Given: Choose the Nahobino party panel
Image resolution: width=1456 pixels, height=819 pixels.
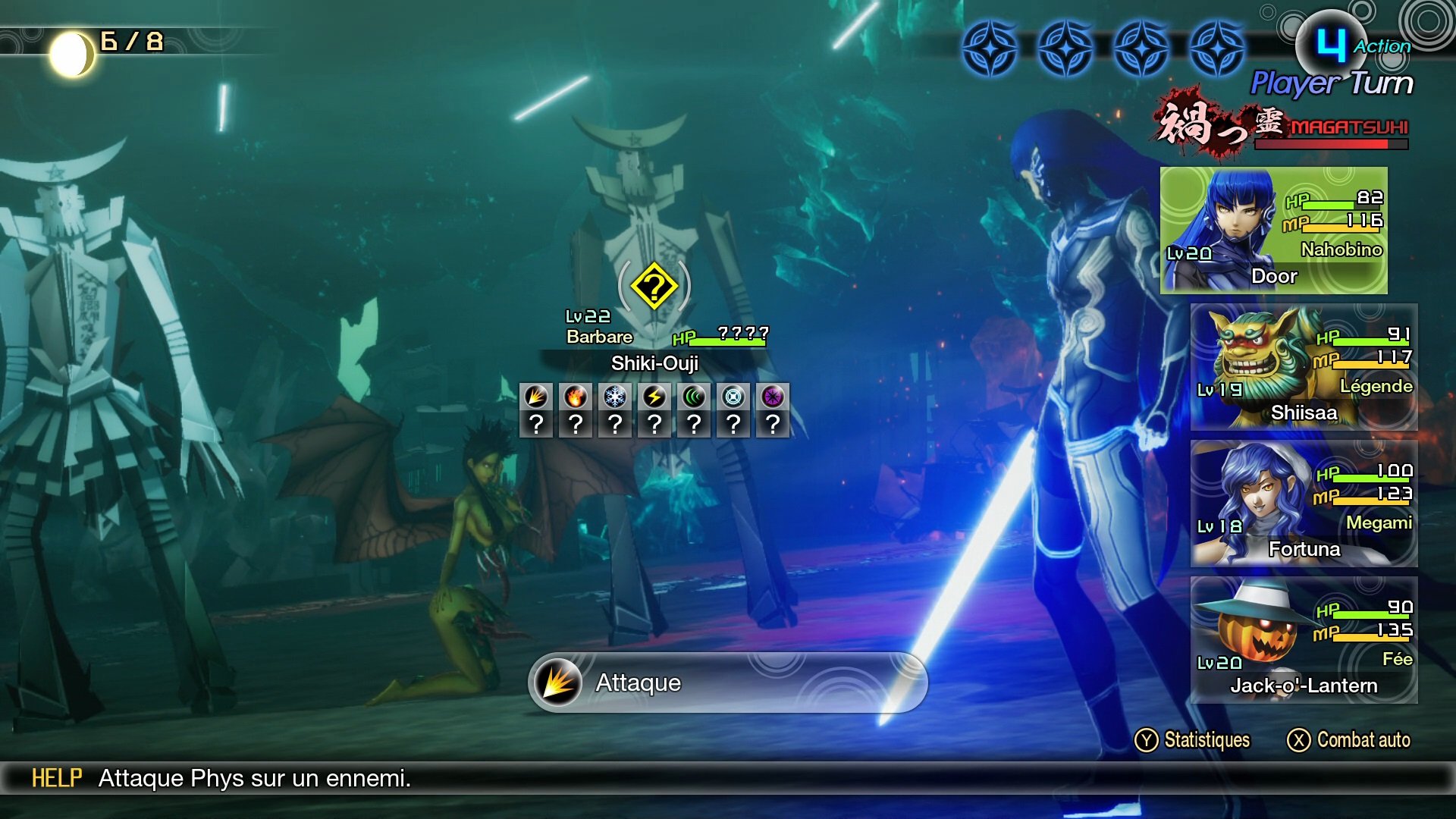Looking at the screenshot, I should pyautogui.click(x=1273, y=231).
